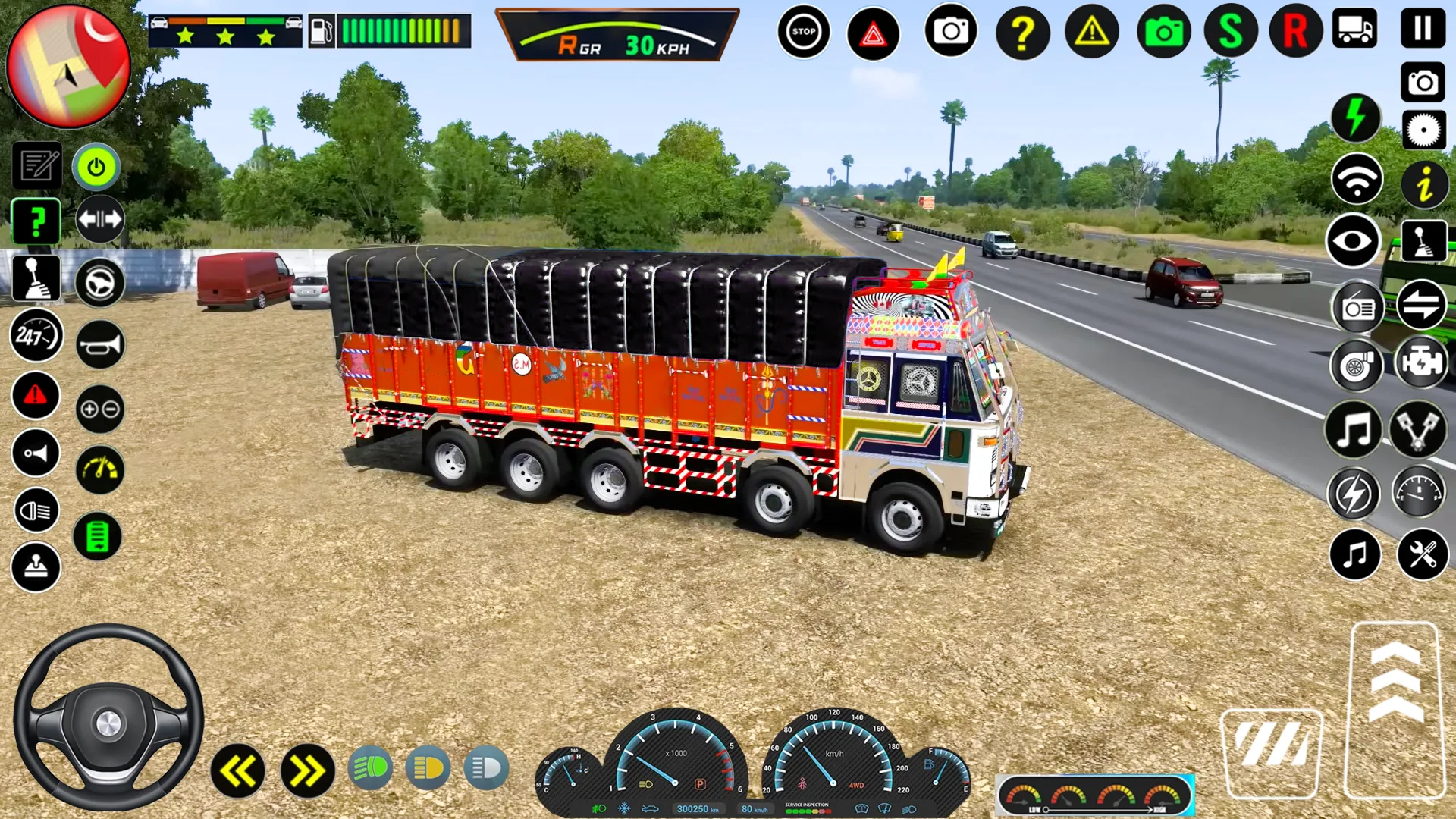Open the wrench and screwdriver repair button
This screenshot has height=819, width=1456.
pos(1422,555)
